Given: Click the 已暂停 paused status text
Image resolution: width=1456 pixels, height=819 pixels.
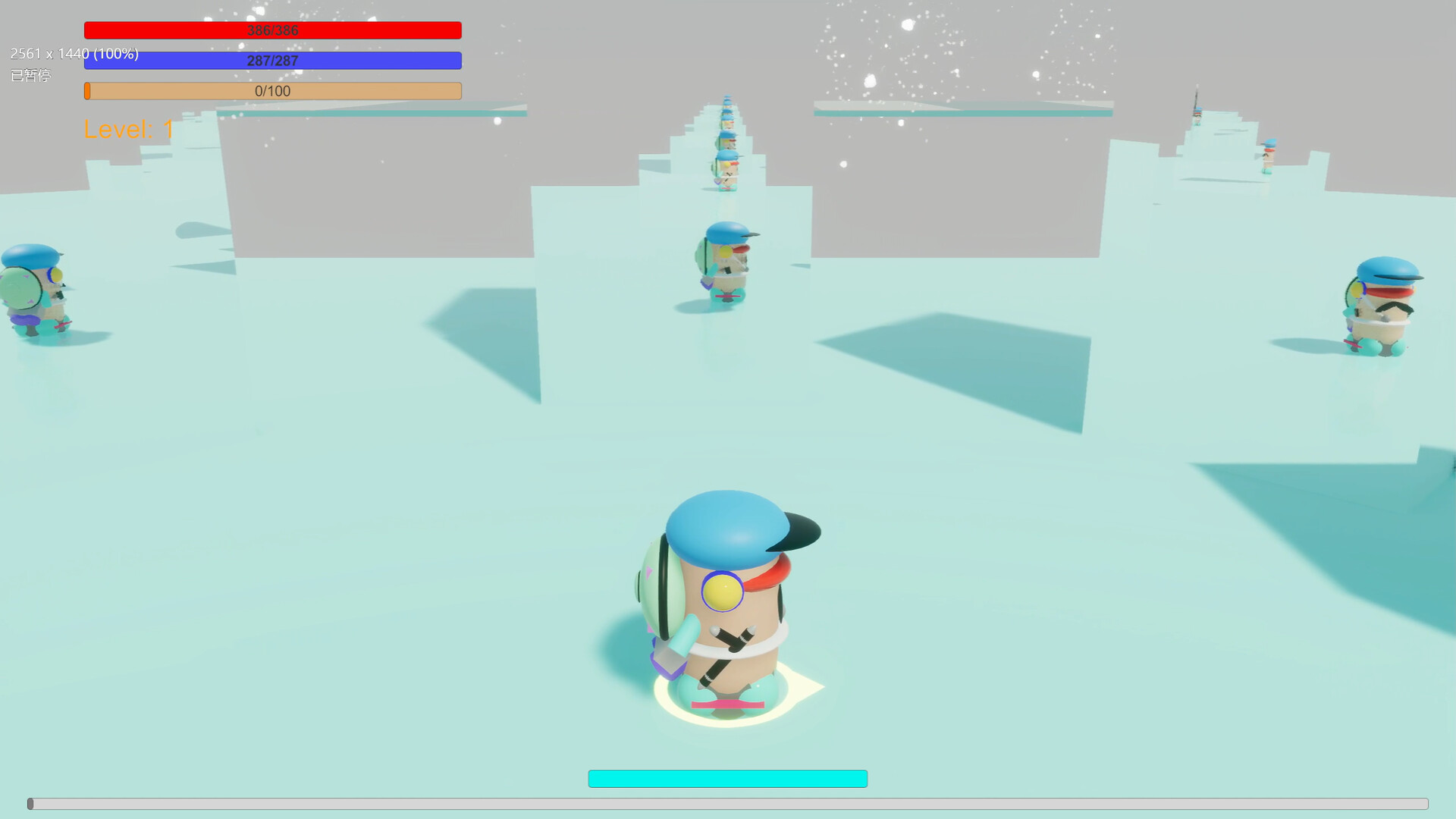Looking at the screenshot, I should 32,76.
